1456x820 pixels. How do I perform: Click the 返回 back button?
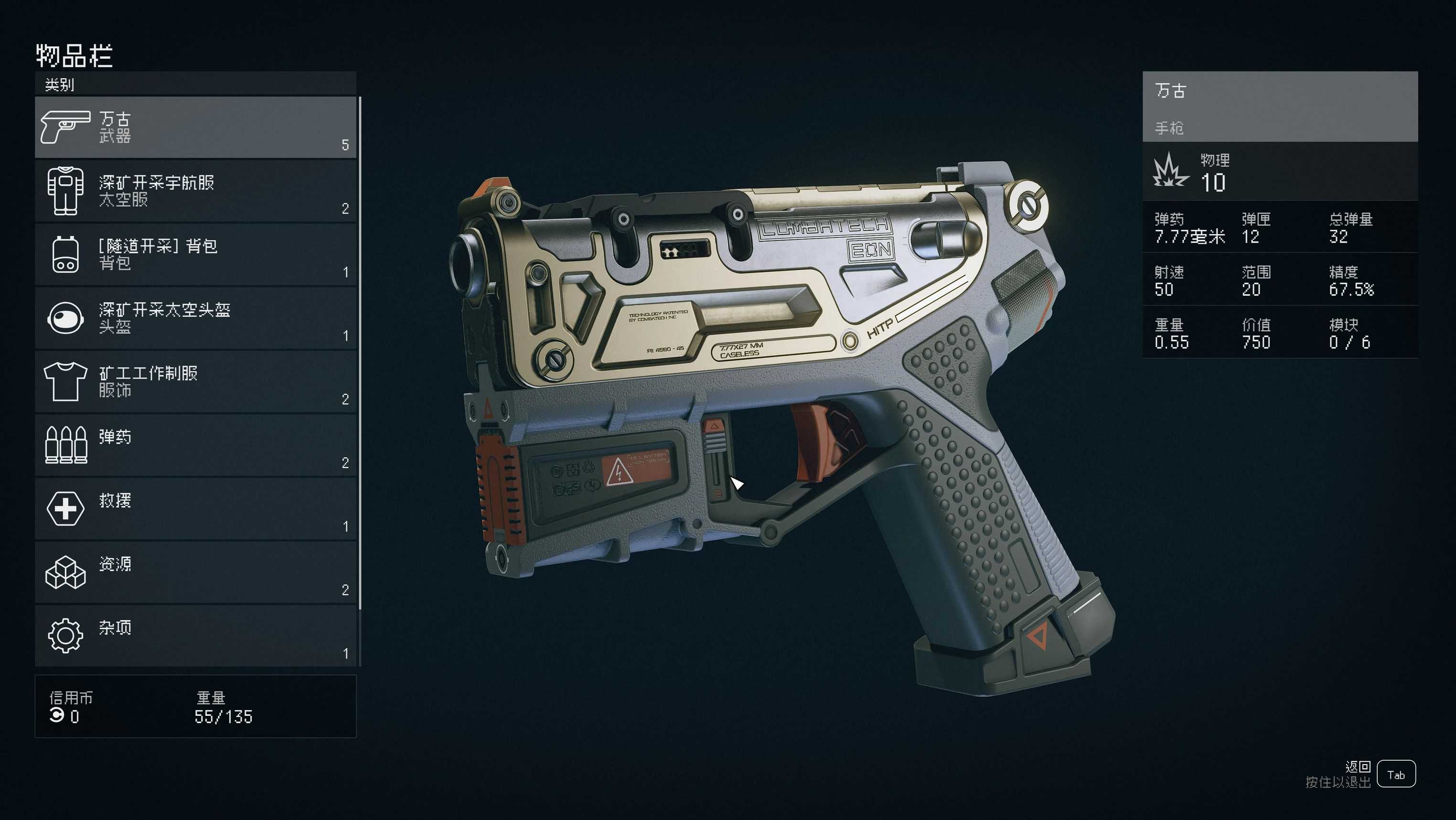(1395, 774)
